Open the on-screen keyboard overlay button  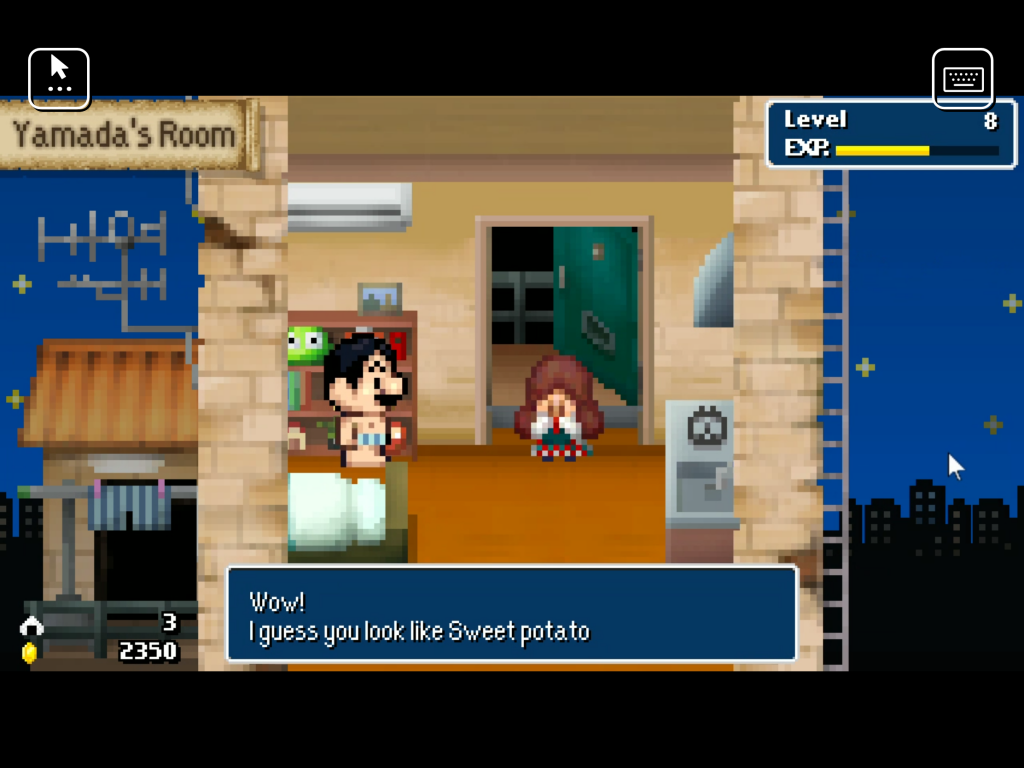(962, 78)
